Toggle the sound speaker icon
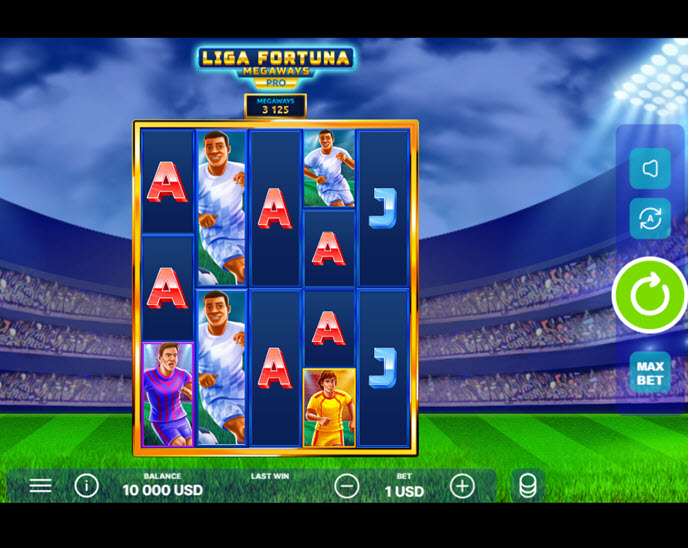 click(650, 169)
